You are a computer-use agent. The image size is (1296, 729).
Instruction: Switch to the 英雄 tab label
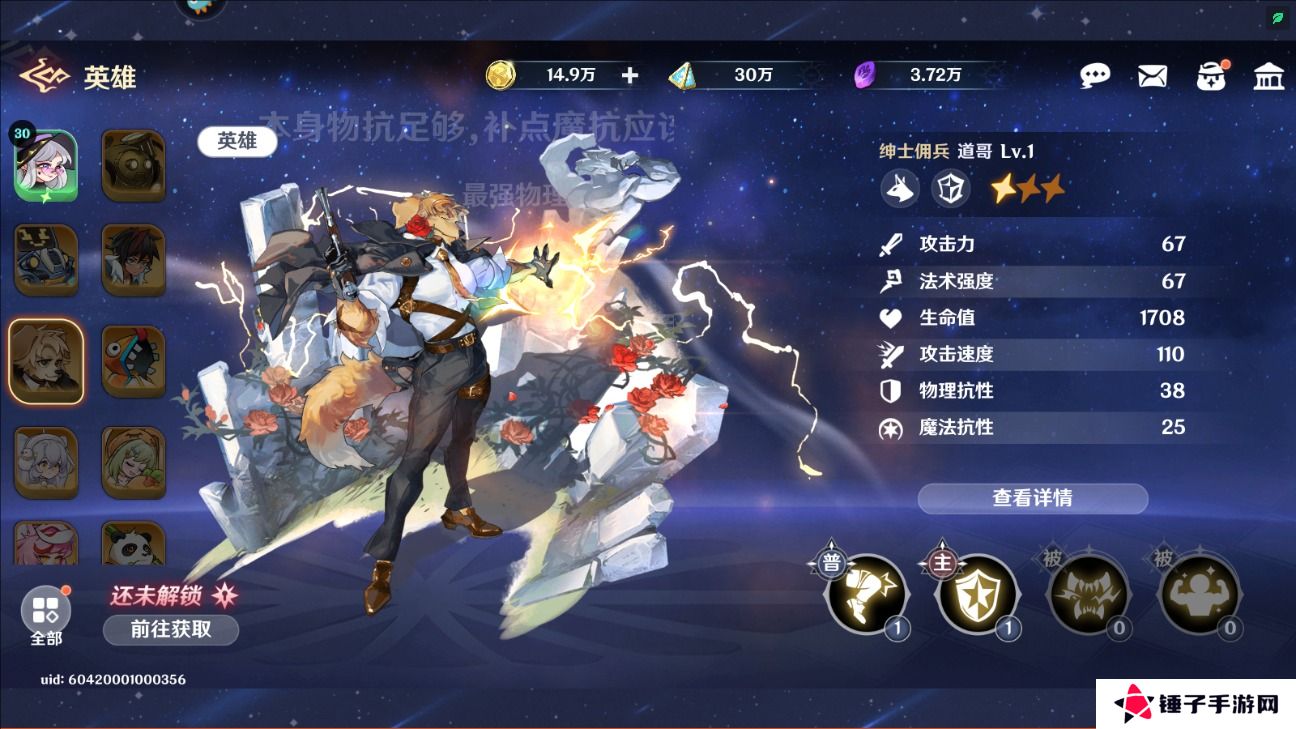click(x=236, y=141)
